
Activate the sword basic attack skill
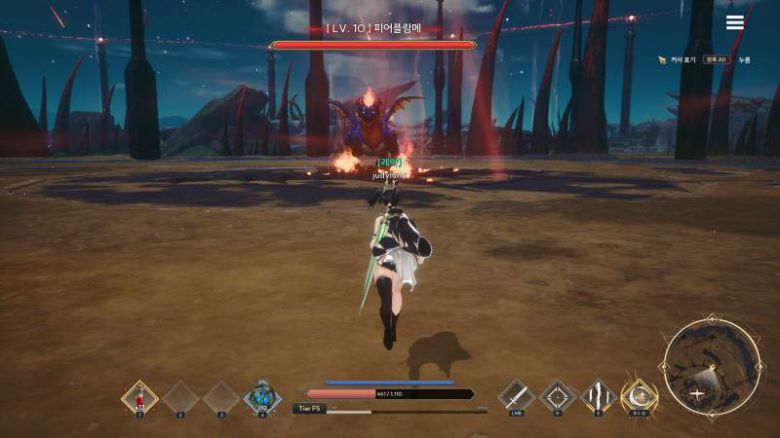point(516,396)
